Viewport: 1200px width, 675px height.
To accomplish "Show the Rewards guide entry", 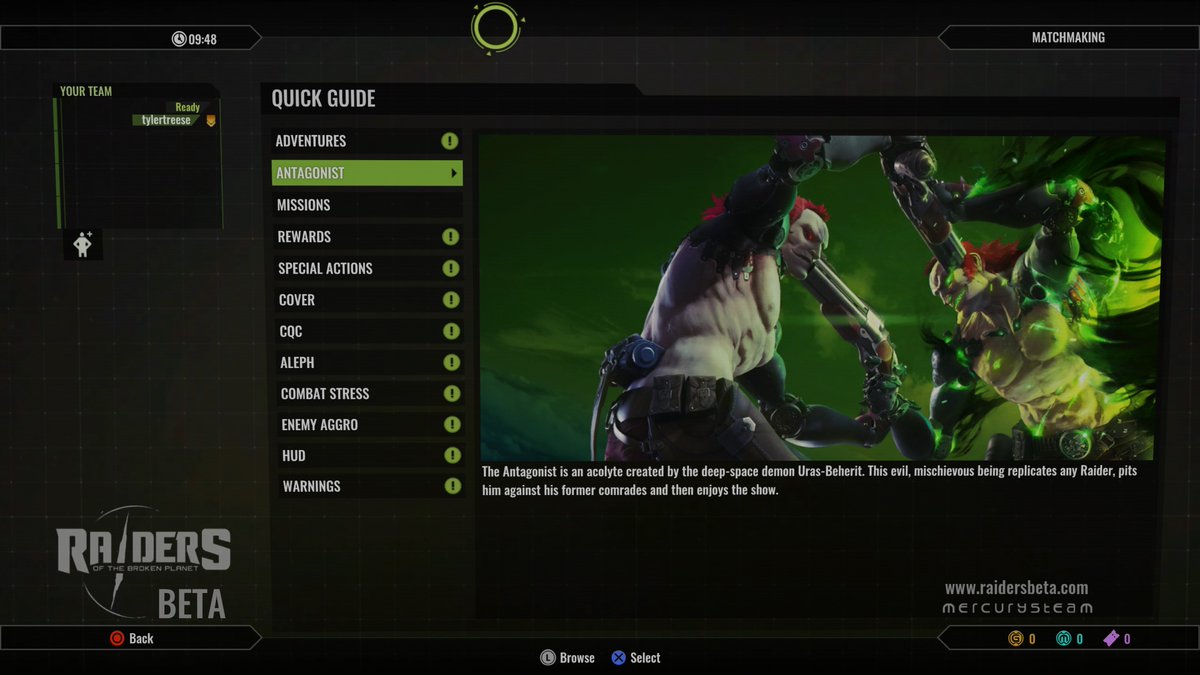I will (x=366, y=237).
